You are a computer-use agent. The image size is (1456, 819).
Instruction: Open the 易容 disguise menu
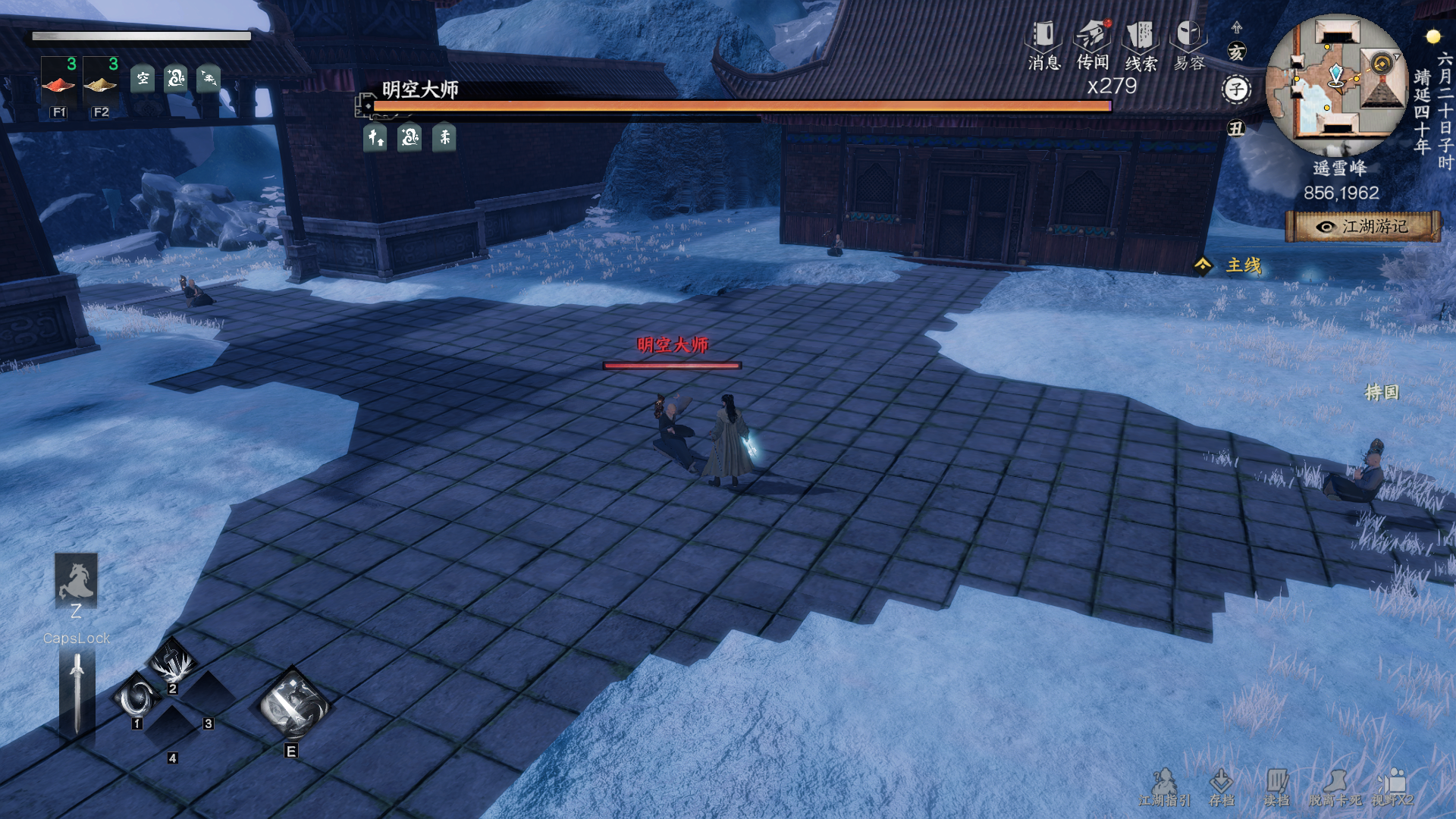[x=1188, y=44]
